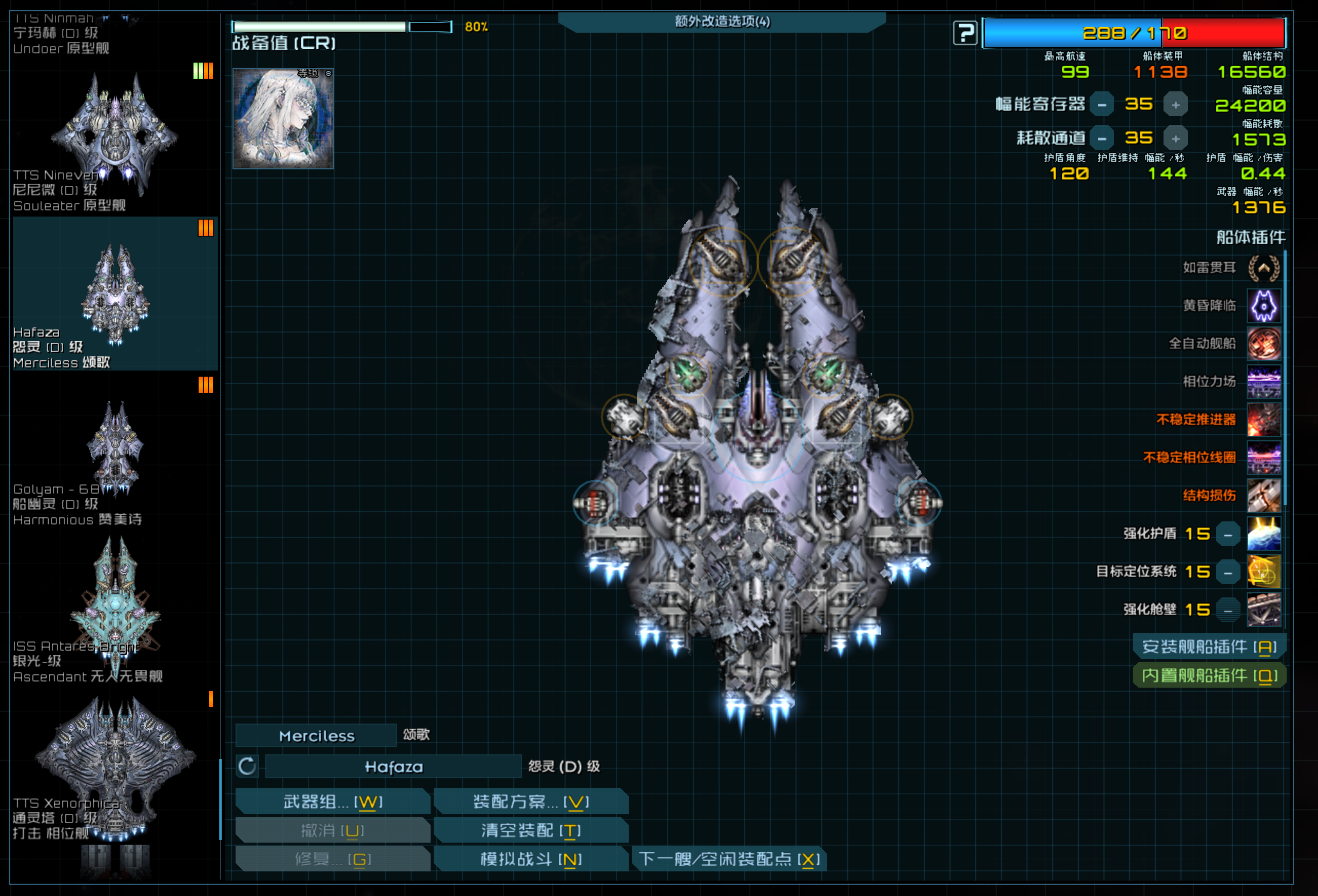Open 安装舰船插件 hullmod list

pyautogui.click(x=1209, y=647)
